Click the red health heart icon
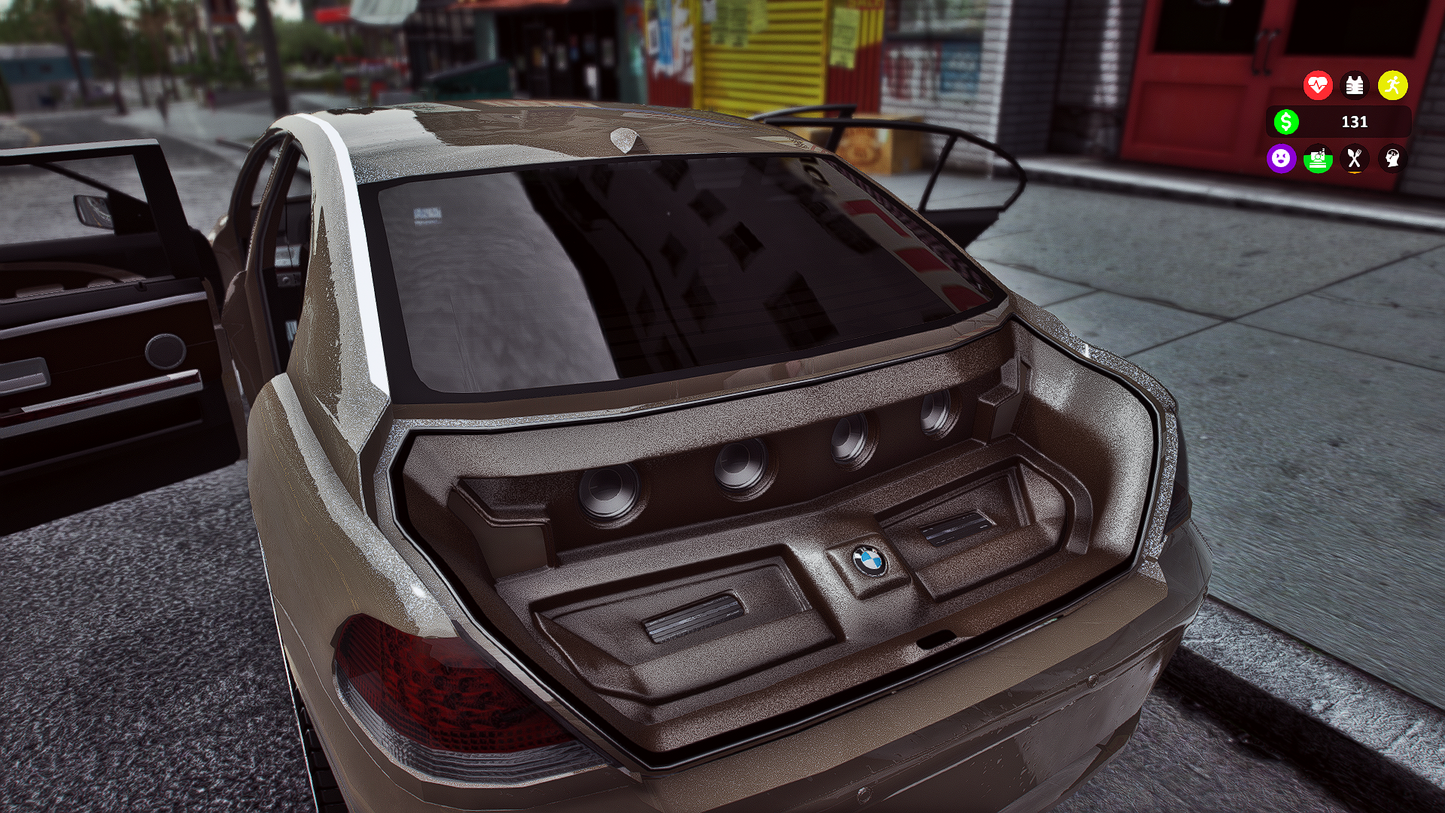 [1317, 85]
